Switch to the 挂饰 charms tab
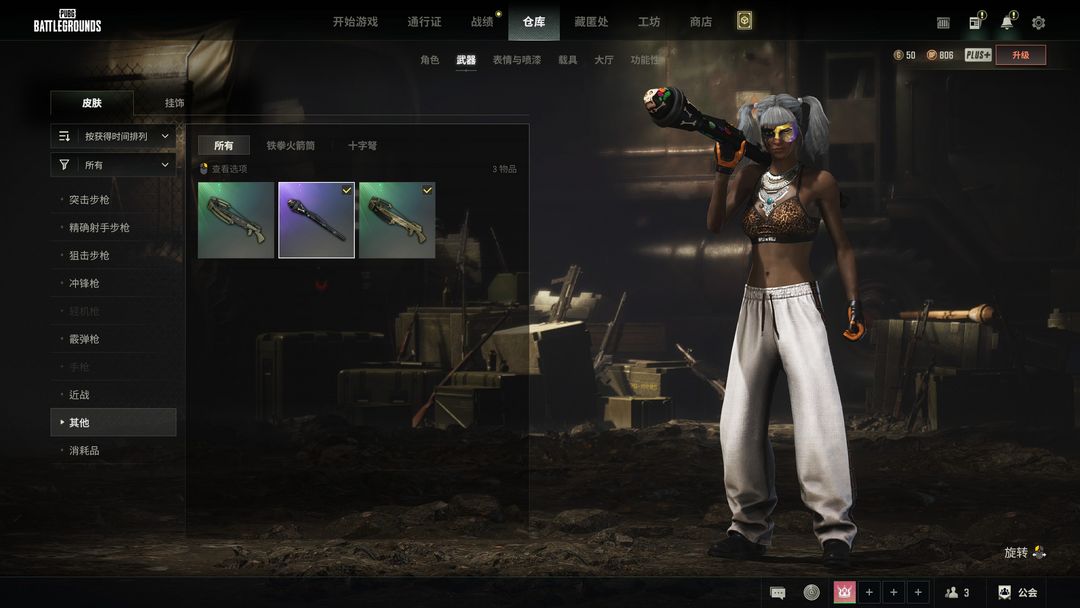The image size is (1080, 608). [x=174, y=103]
